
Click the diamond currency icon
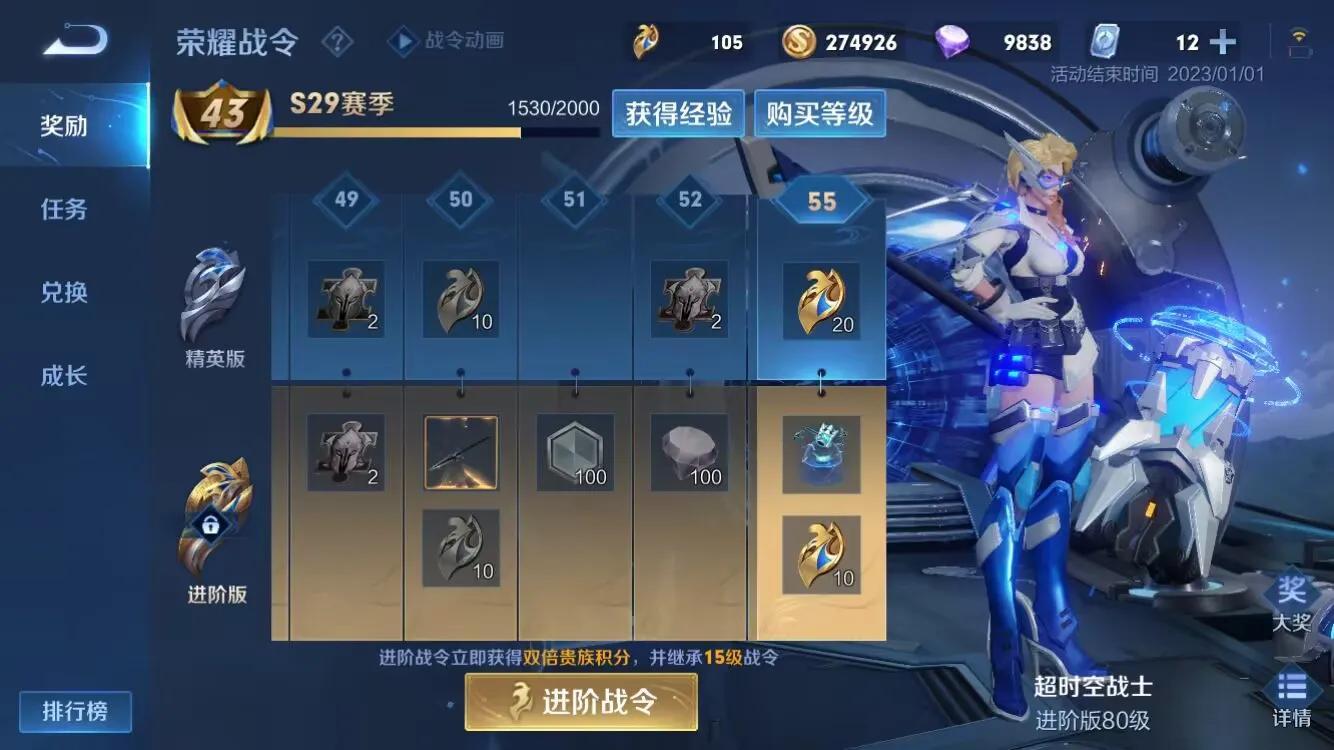pyautogui.click(x=955, y=42)
